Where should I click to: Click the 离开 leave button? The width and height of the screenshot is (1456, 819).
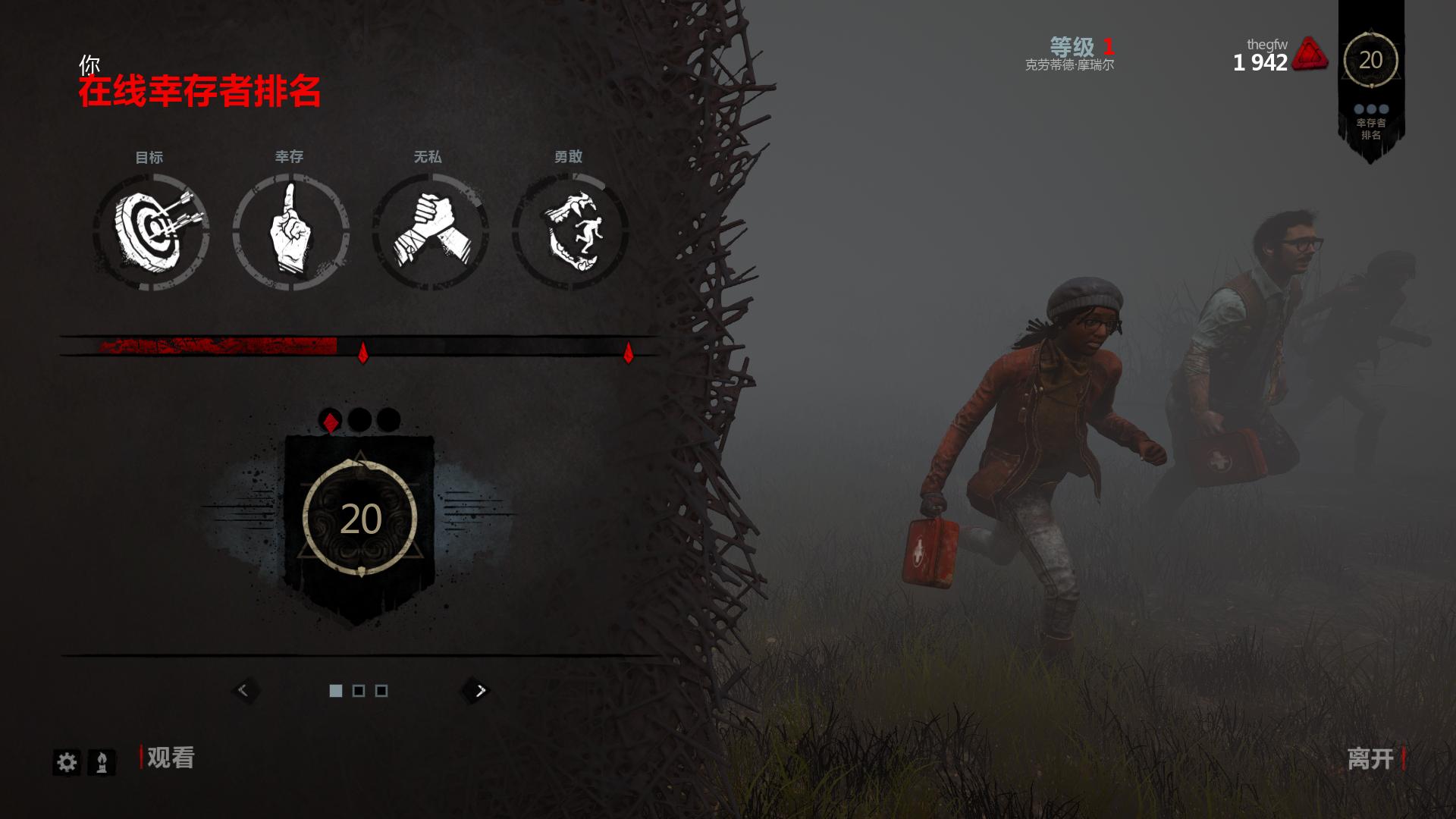tap(1371, 758)
